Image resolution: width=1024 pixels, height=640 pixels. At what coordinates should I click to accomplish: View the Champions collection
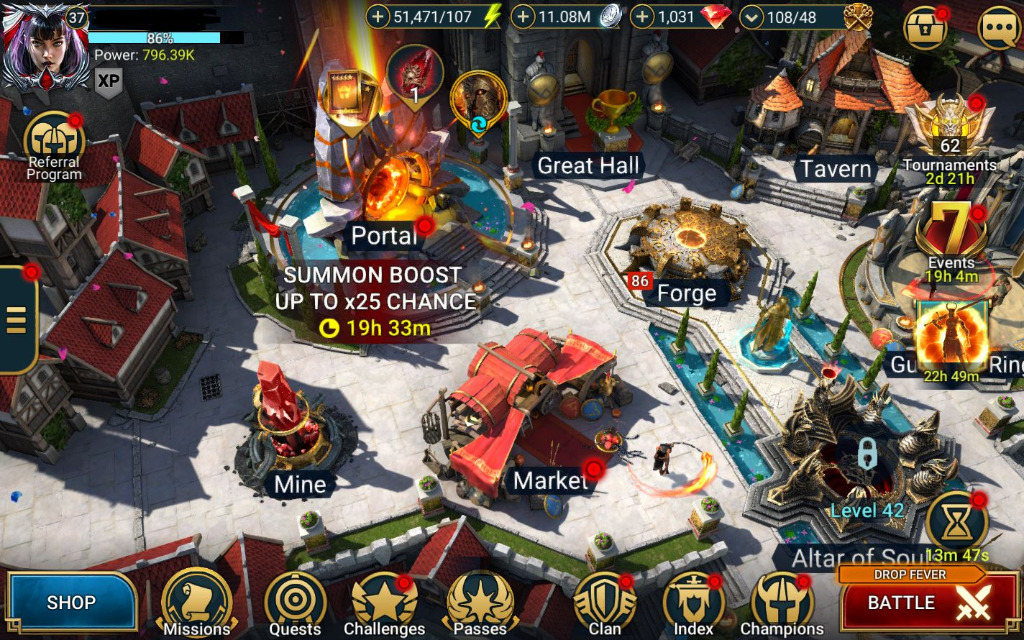click(x=782, y=602)
